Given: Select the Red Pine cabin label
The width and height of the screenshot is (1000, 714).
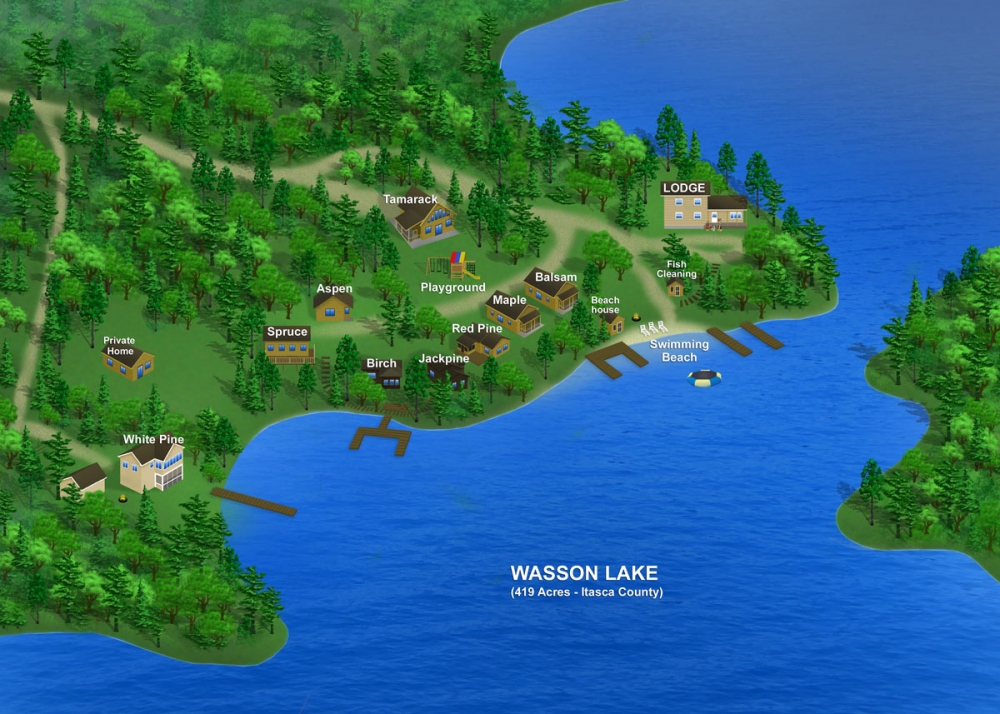Looking at the screenshot, I should coord(477,328).
